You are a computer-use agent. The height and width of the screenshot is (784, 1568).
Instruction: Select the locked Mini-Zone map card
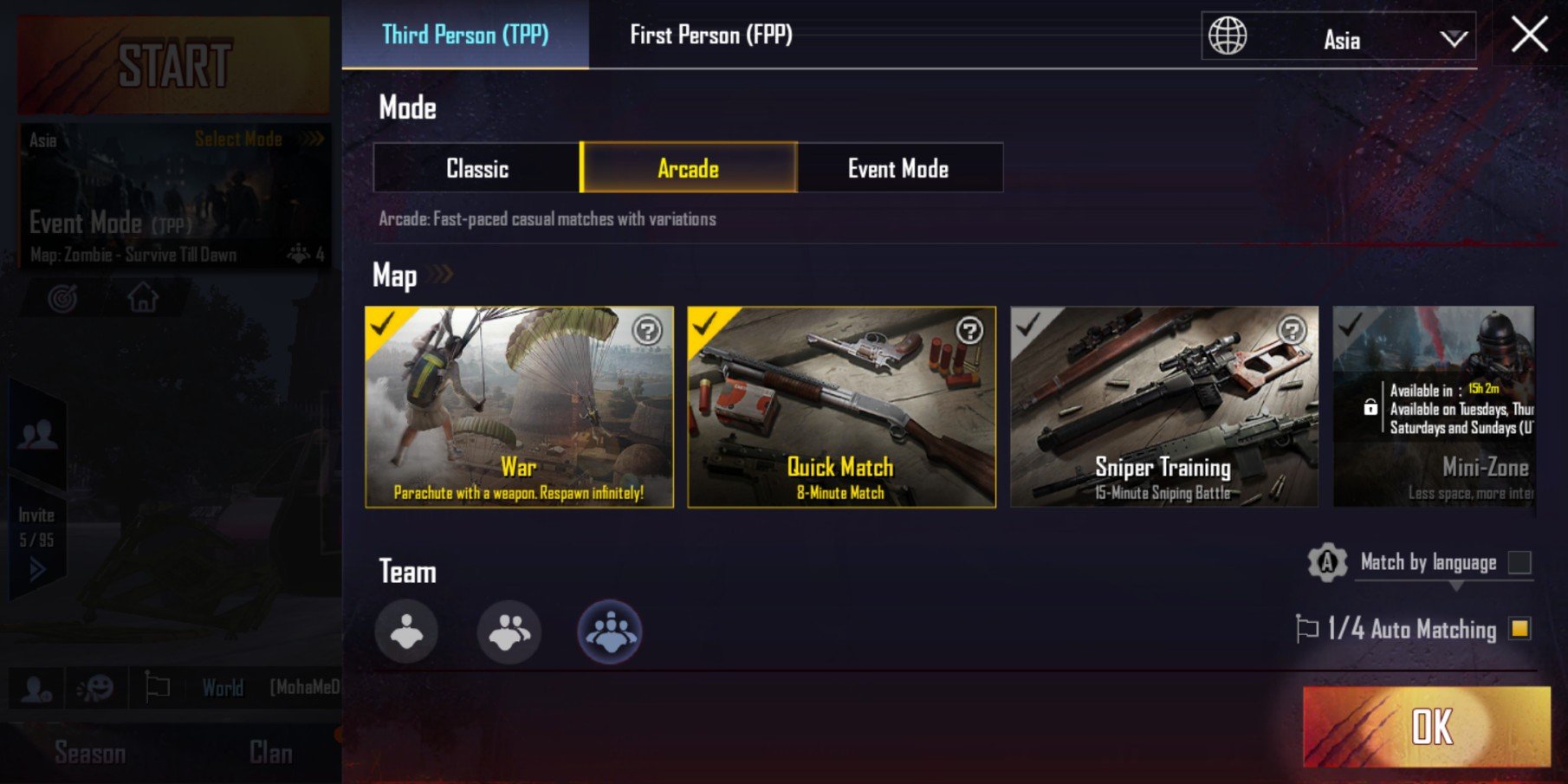(1434, 407)
